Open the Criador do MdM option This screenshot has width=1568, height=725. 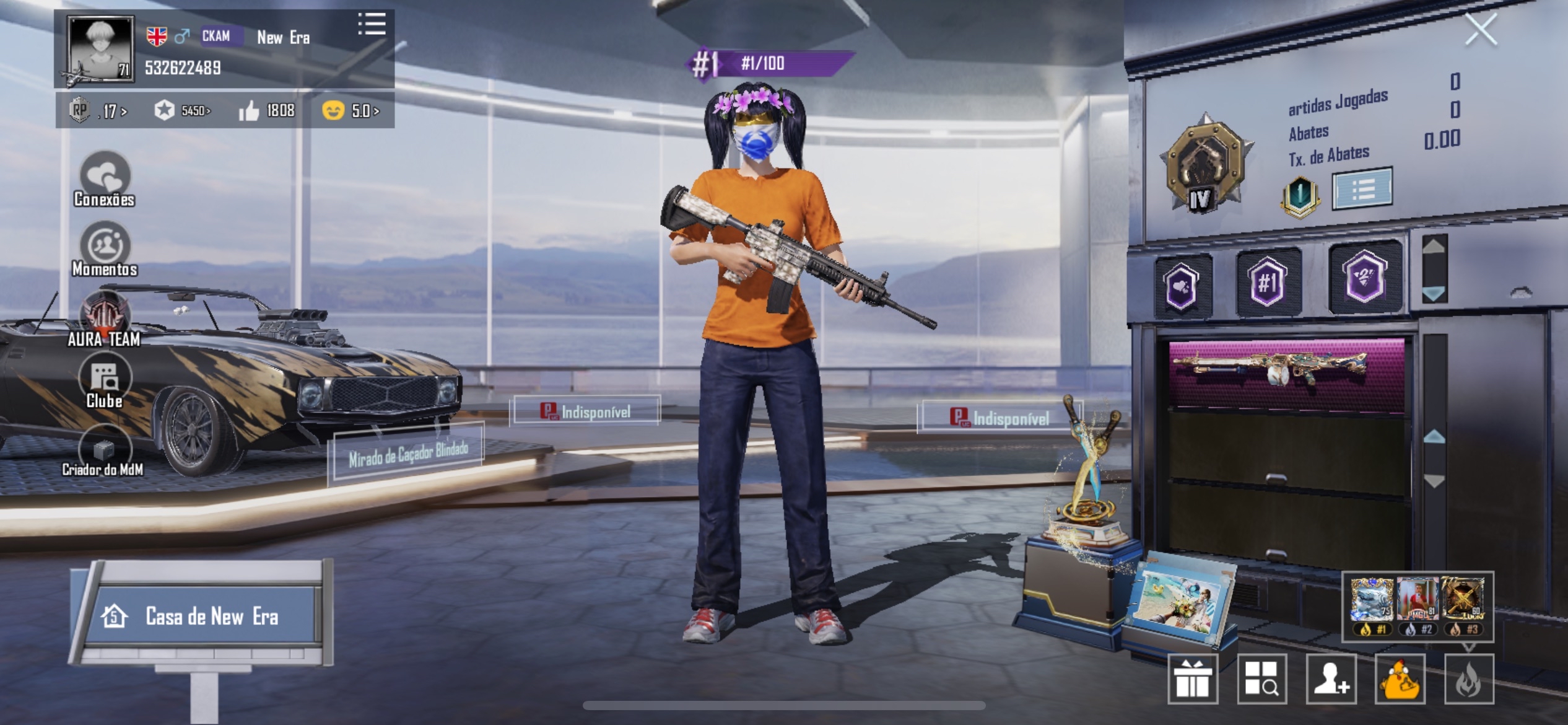[103, 451]
